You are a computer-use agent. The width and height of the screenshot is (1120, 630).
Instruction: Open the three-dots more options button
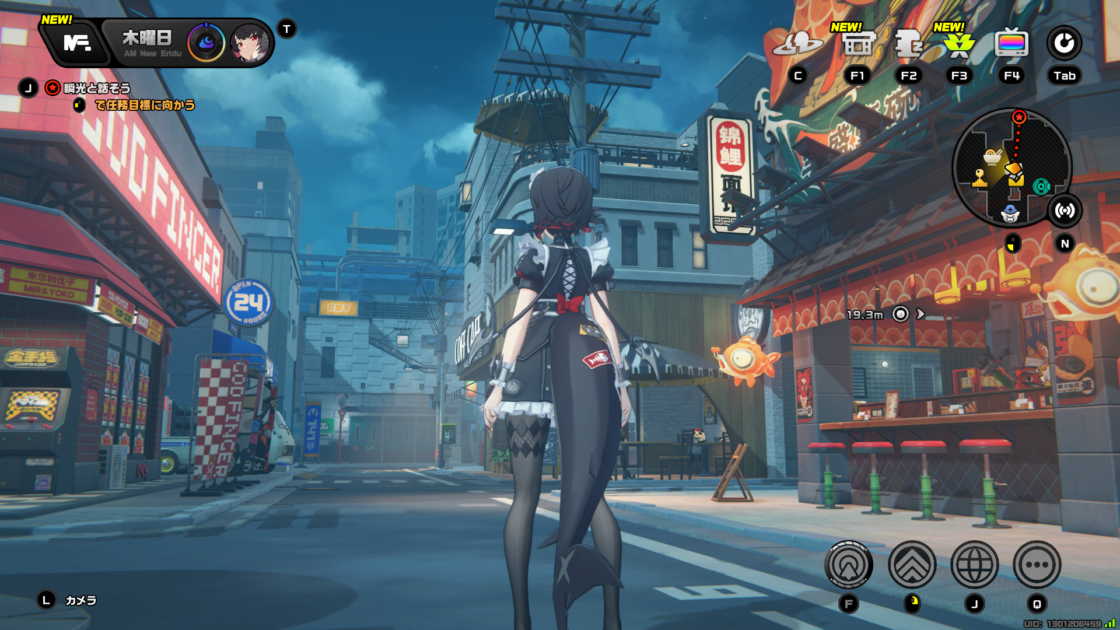point(1037,565)
